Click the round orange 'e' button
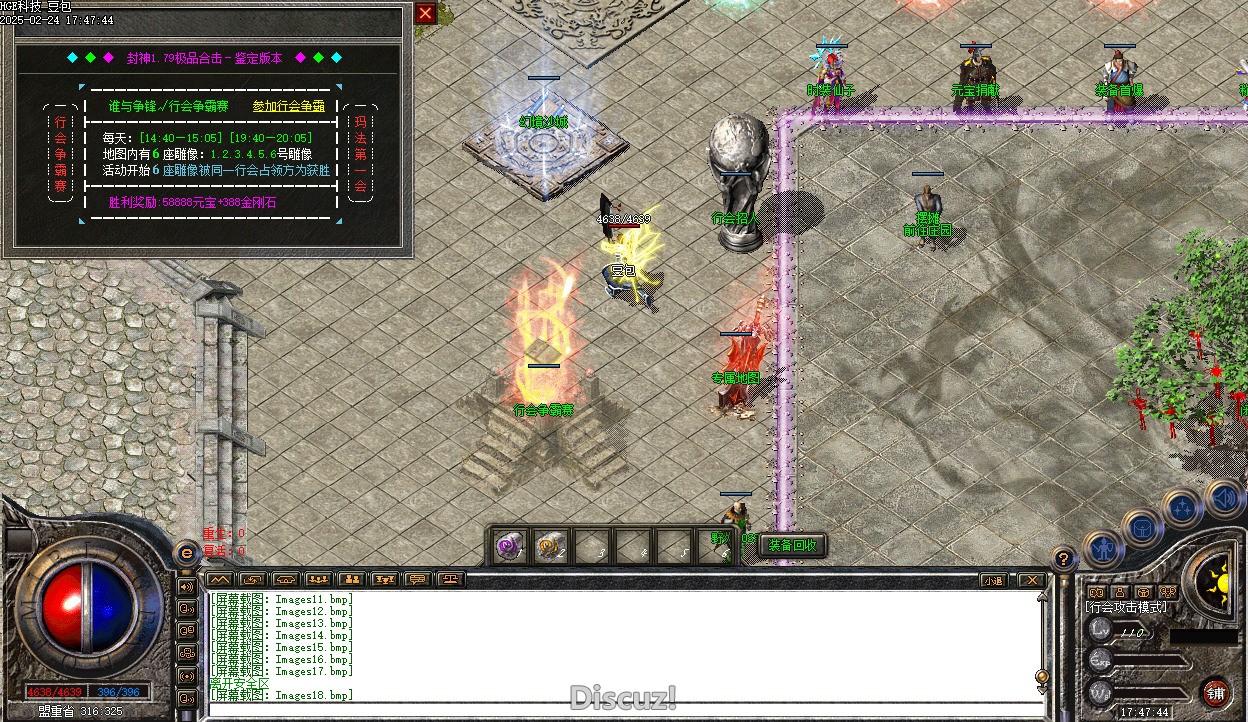 (186, 552)
